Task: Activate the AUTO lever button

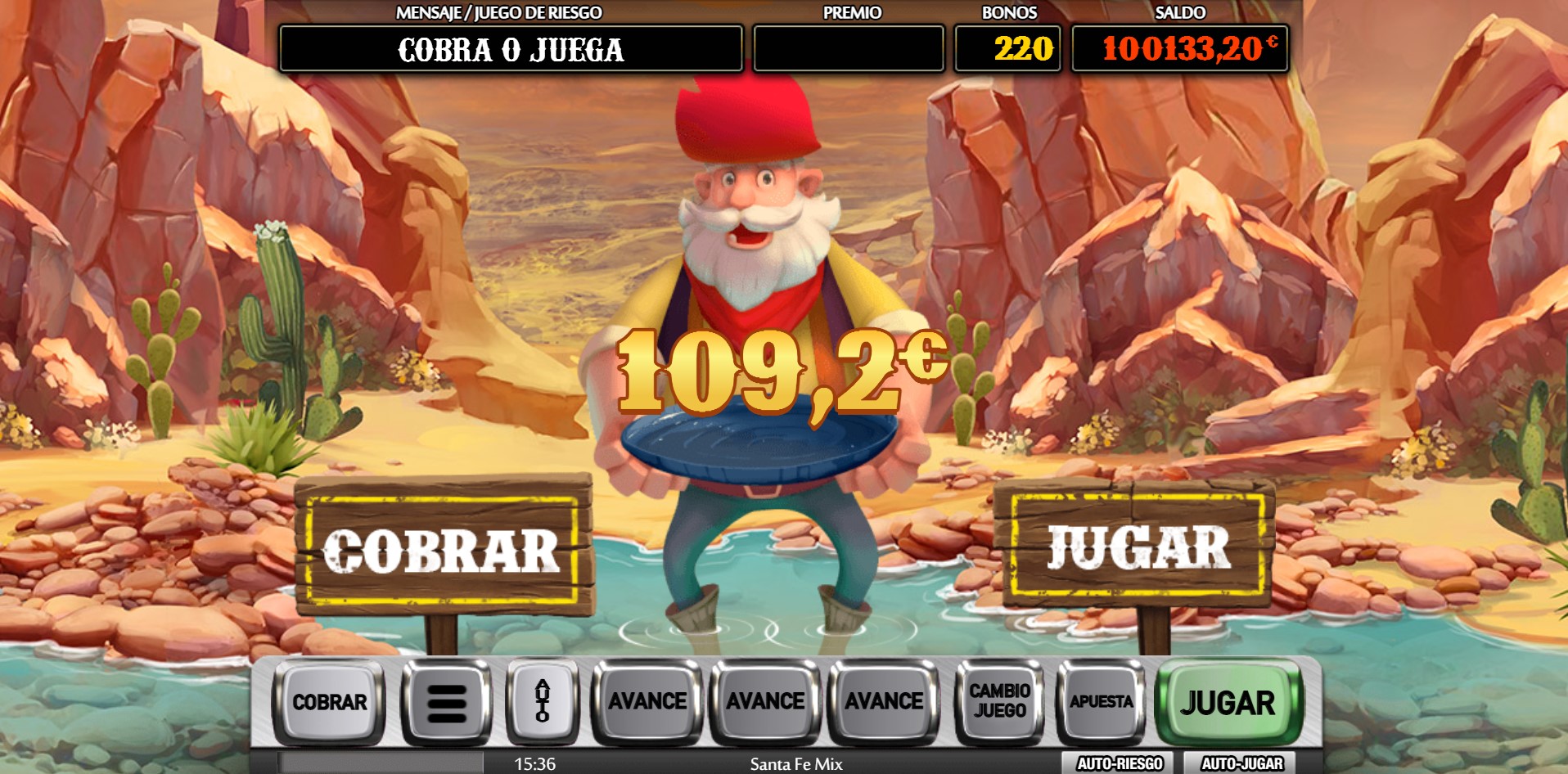Action: point(542,702)
